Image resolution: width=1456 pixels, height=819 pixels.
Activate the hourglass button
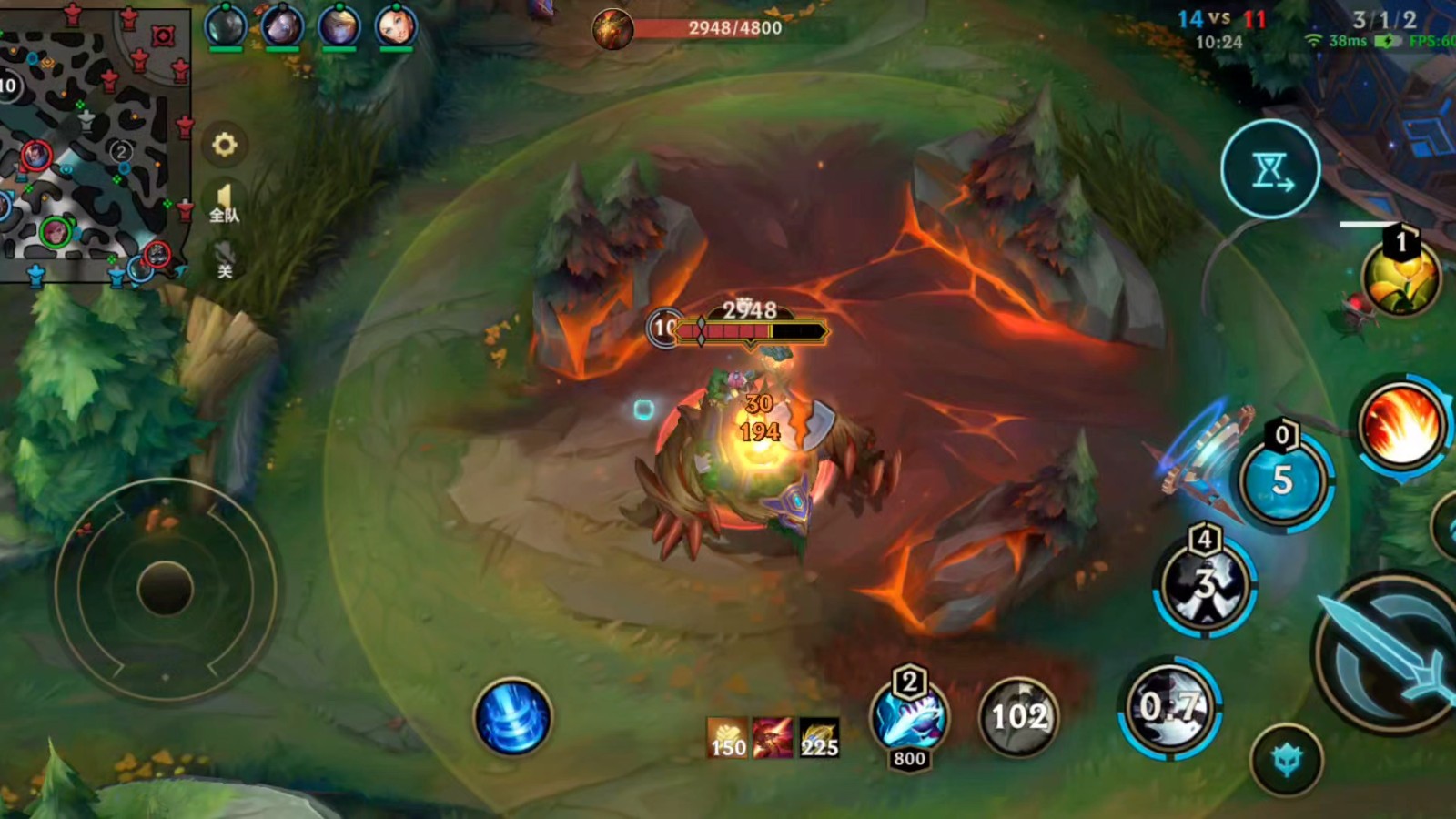(1270, 169)
